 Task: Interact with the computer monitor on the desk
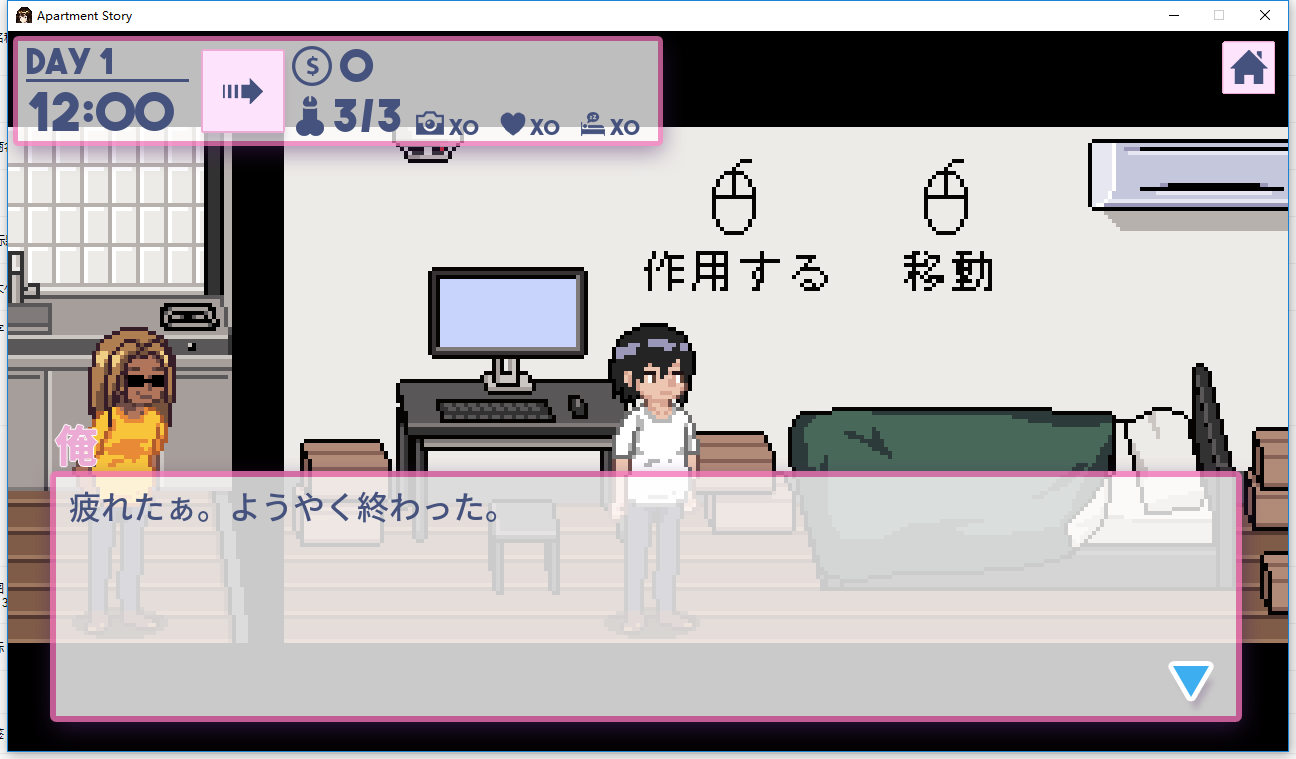[x=508, y=312]
